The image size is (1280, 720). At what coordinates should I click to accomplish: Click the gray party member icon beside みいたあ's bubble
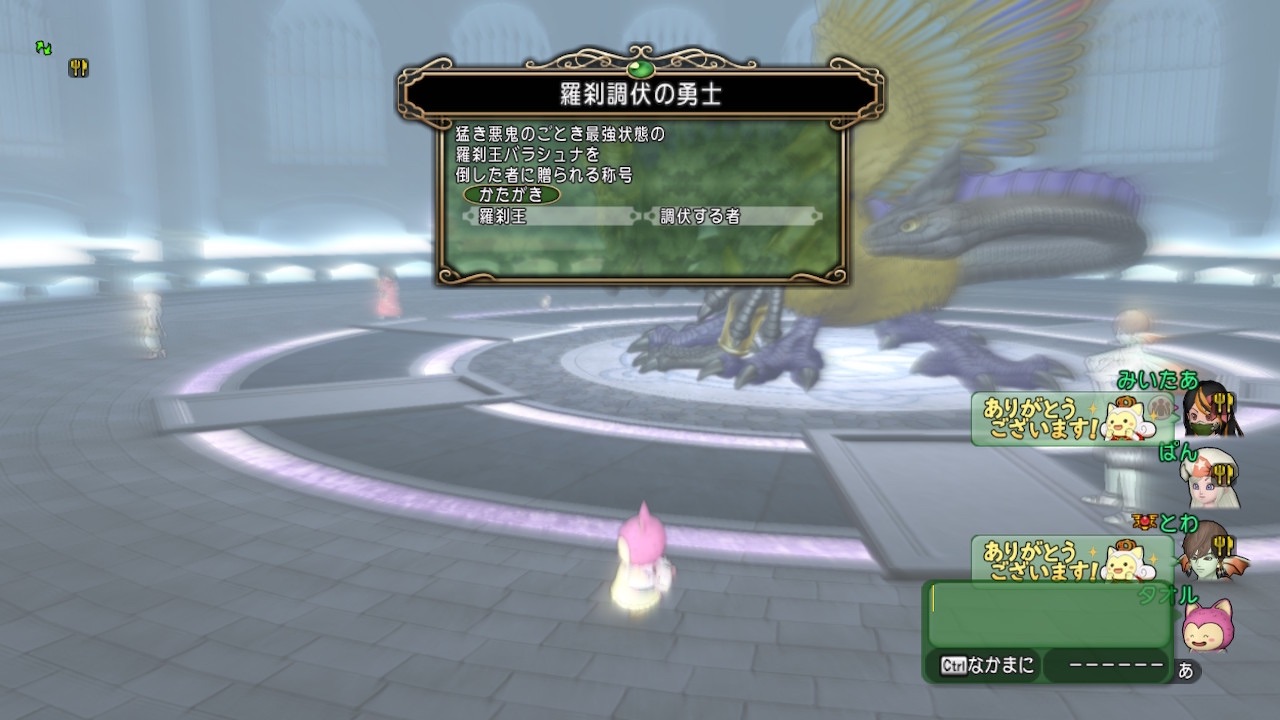(x=1157, y=406)
